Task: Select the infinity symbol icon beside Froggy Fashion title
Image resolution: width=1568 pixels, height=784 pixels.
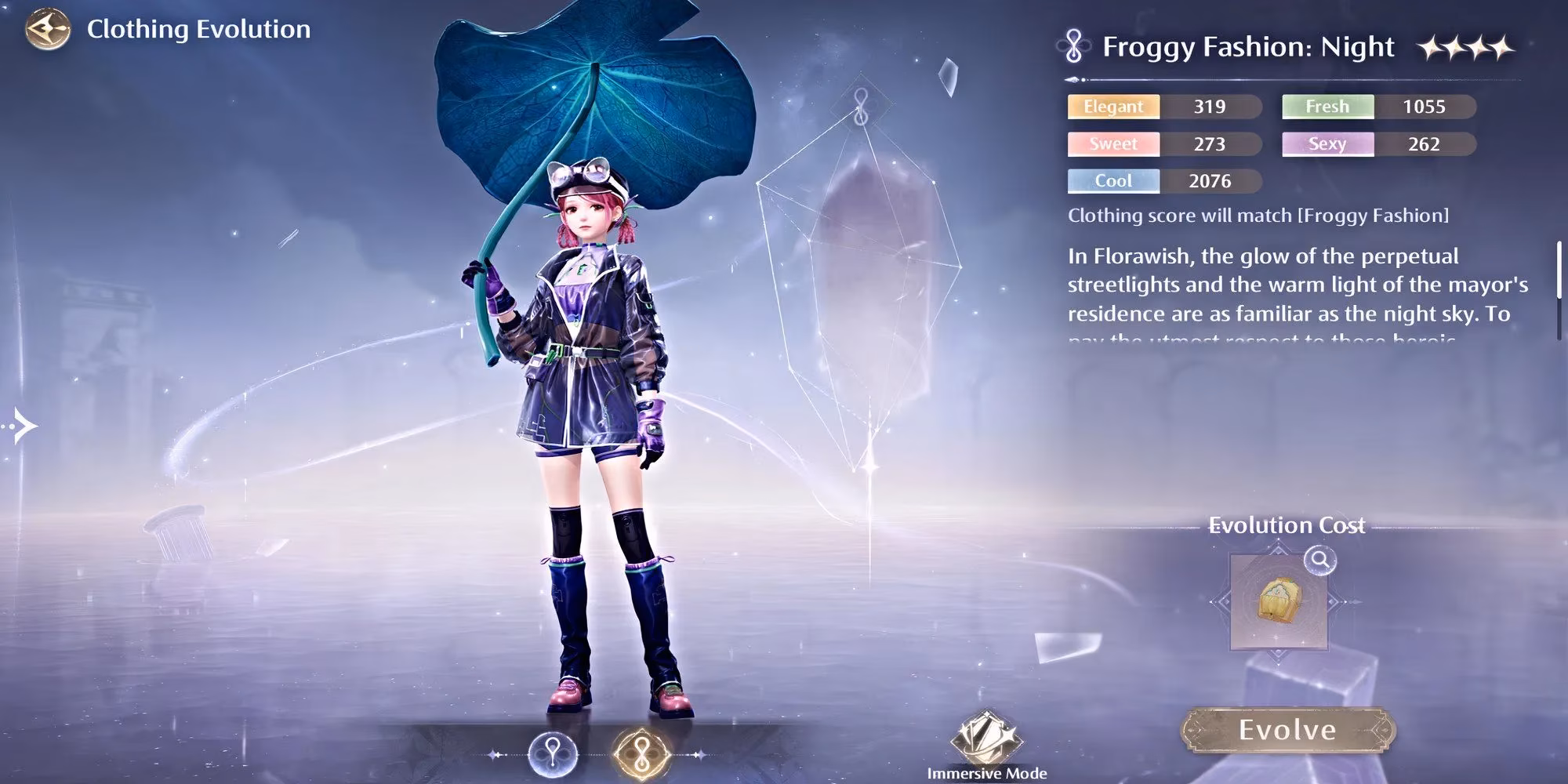Action: [1071, 47]
